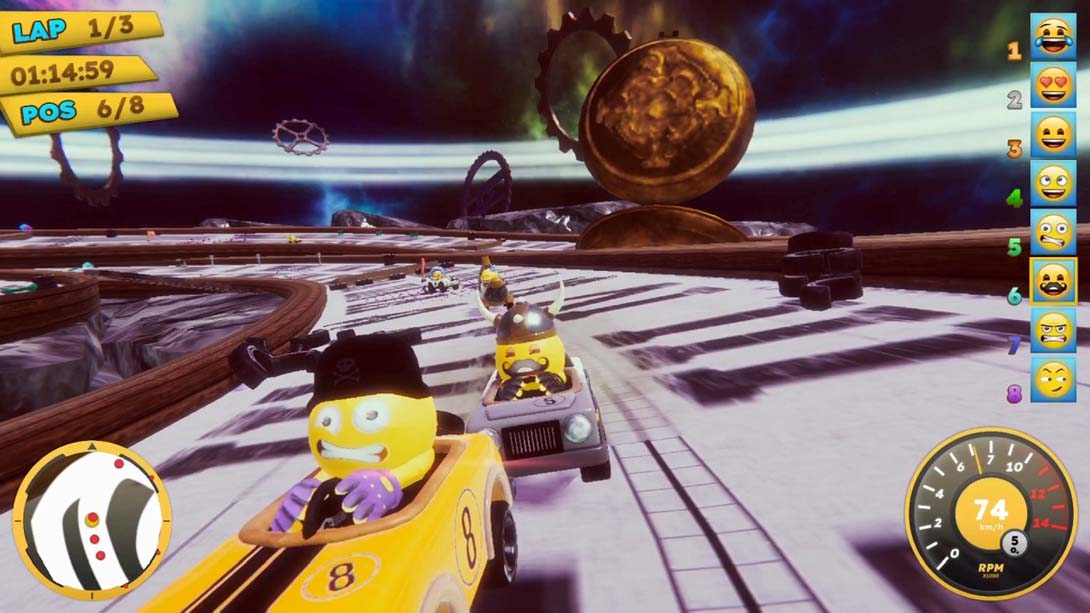The width and height of the screenshot is (1090, 613).
Task: Select the wide-eyed emoji in fourth place
Action: [x=1053, y=184]
